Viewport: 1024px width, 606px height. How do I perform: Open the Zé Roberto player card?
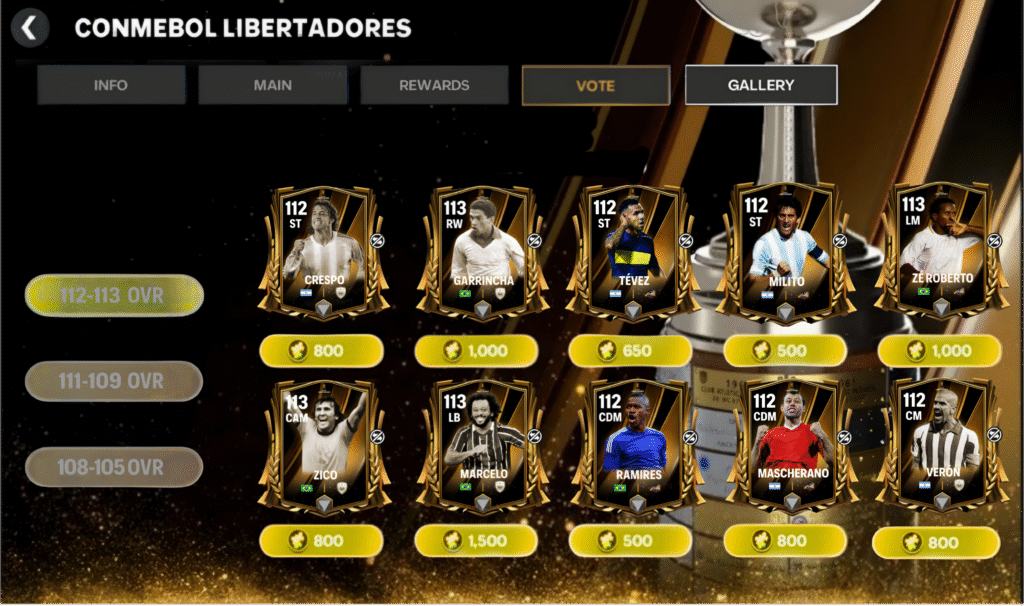click(x=941, y=253)
